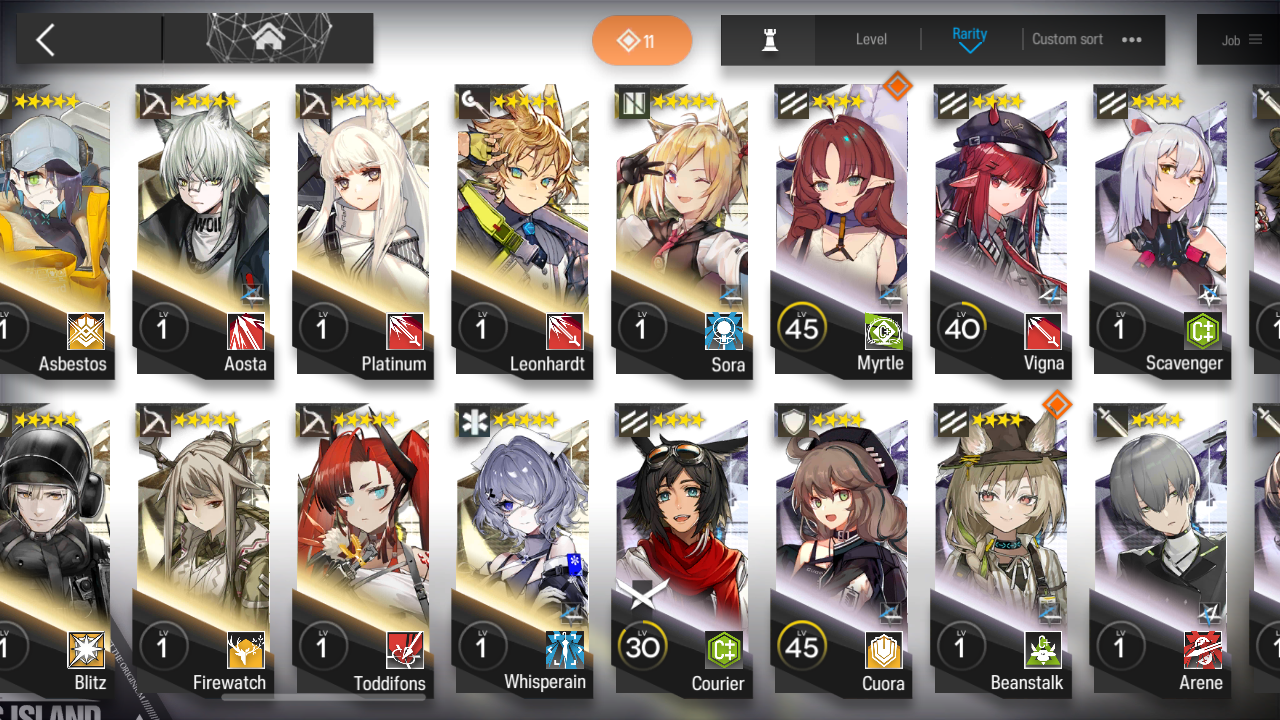Switch to Custom sort

click(1067, 40)
